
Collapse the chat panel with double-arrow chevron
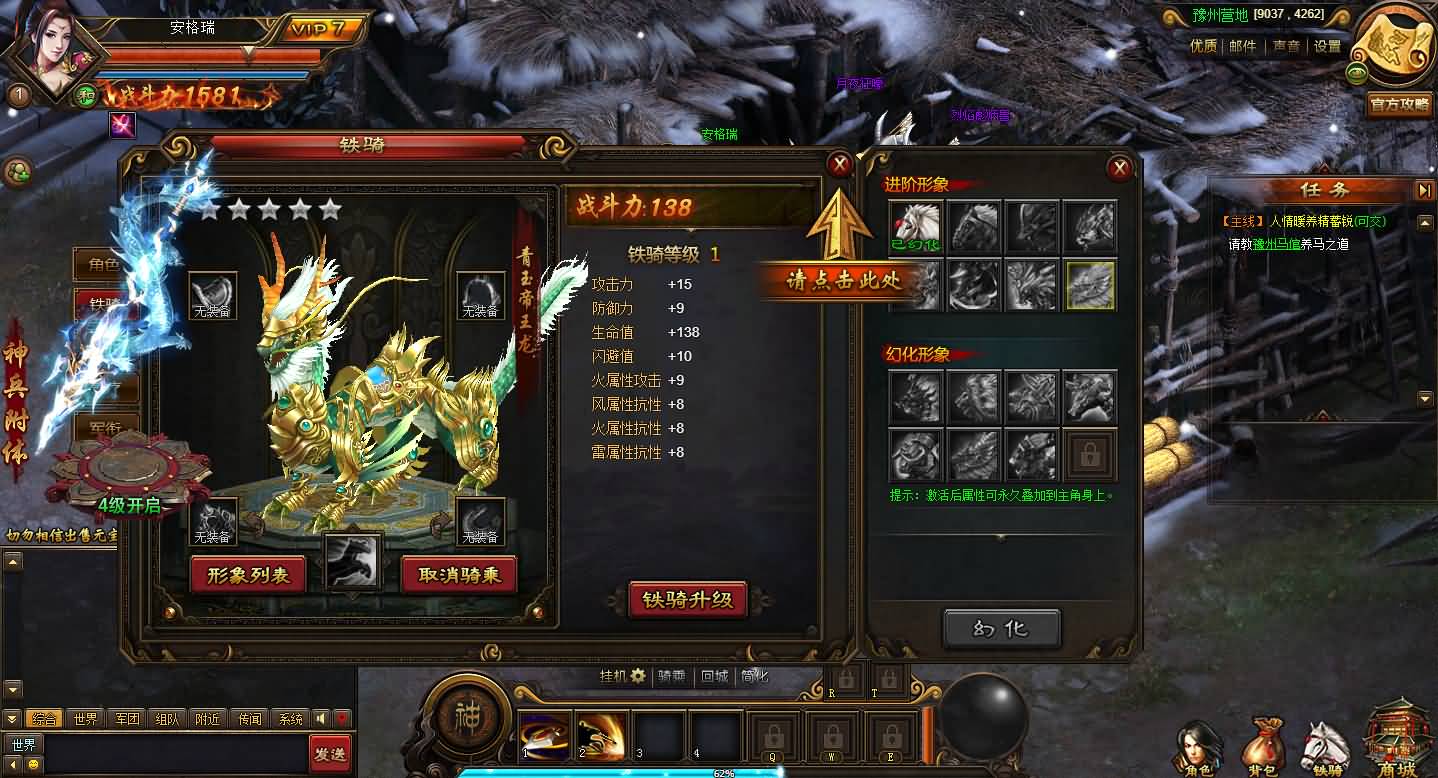coord(12,719)
